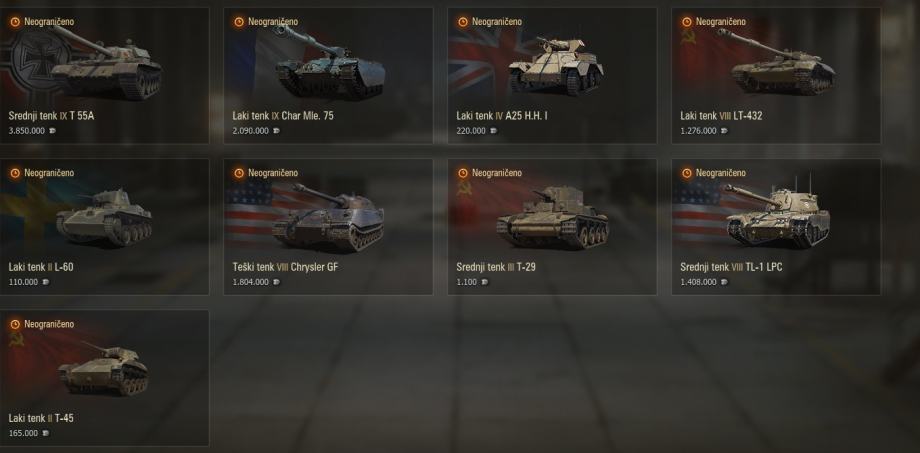
Task: Open the T-29 medium tank card
Action: click(552, 226)
